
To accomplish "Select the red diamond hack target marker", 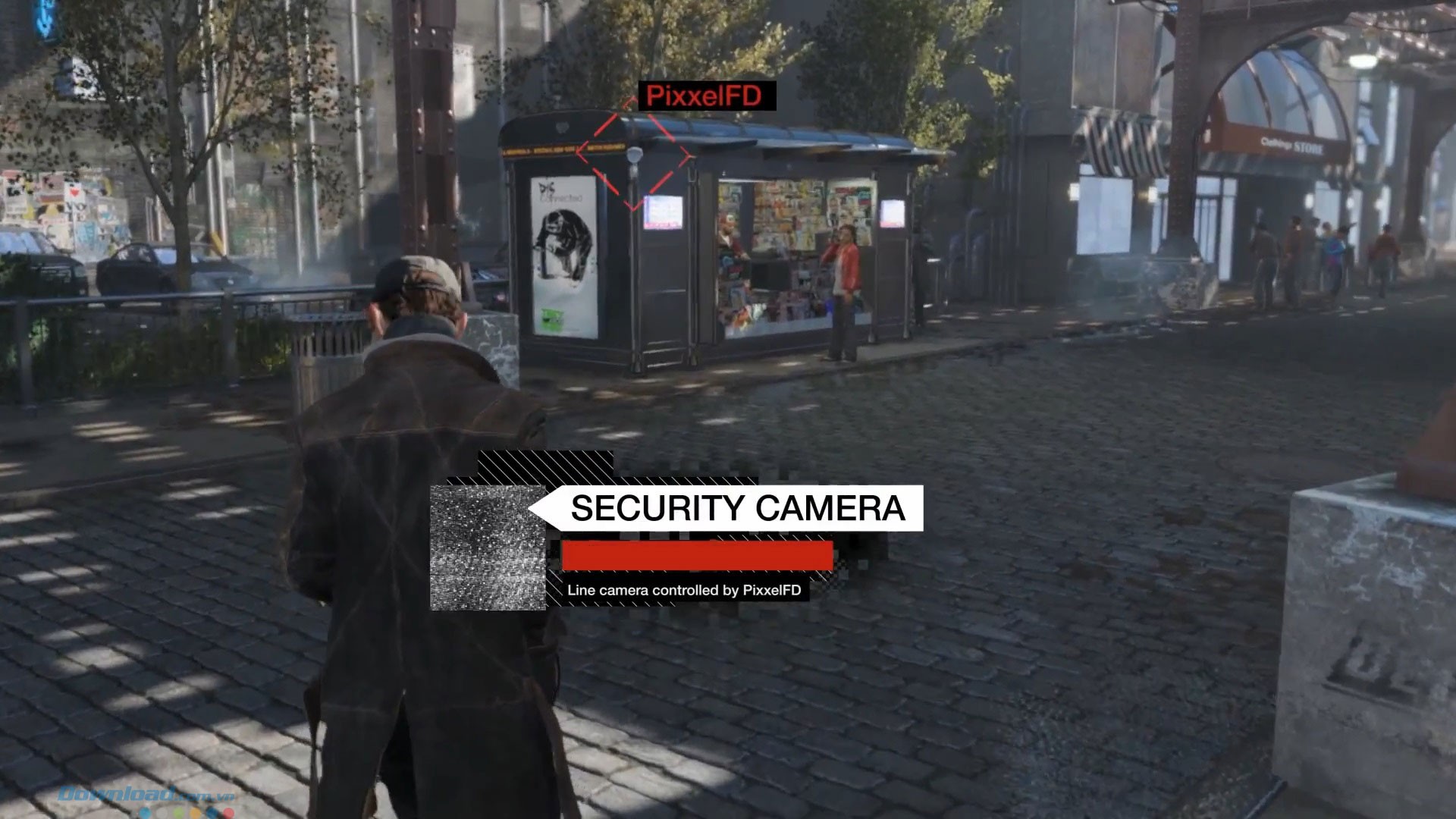I will point(634,156).
